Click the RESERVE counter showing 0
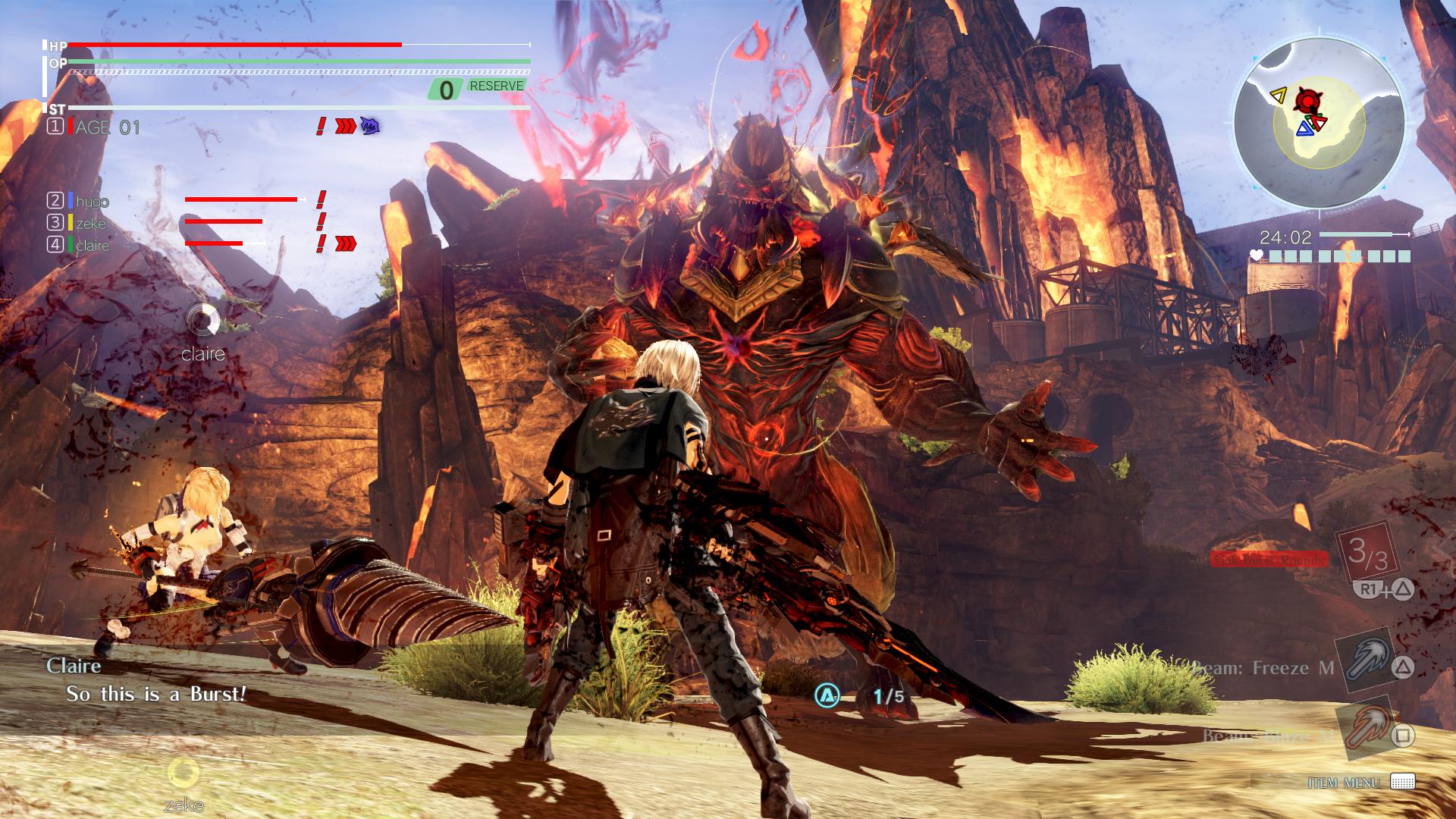Viewport: 1456px width, 819px height. 447,89
